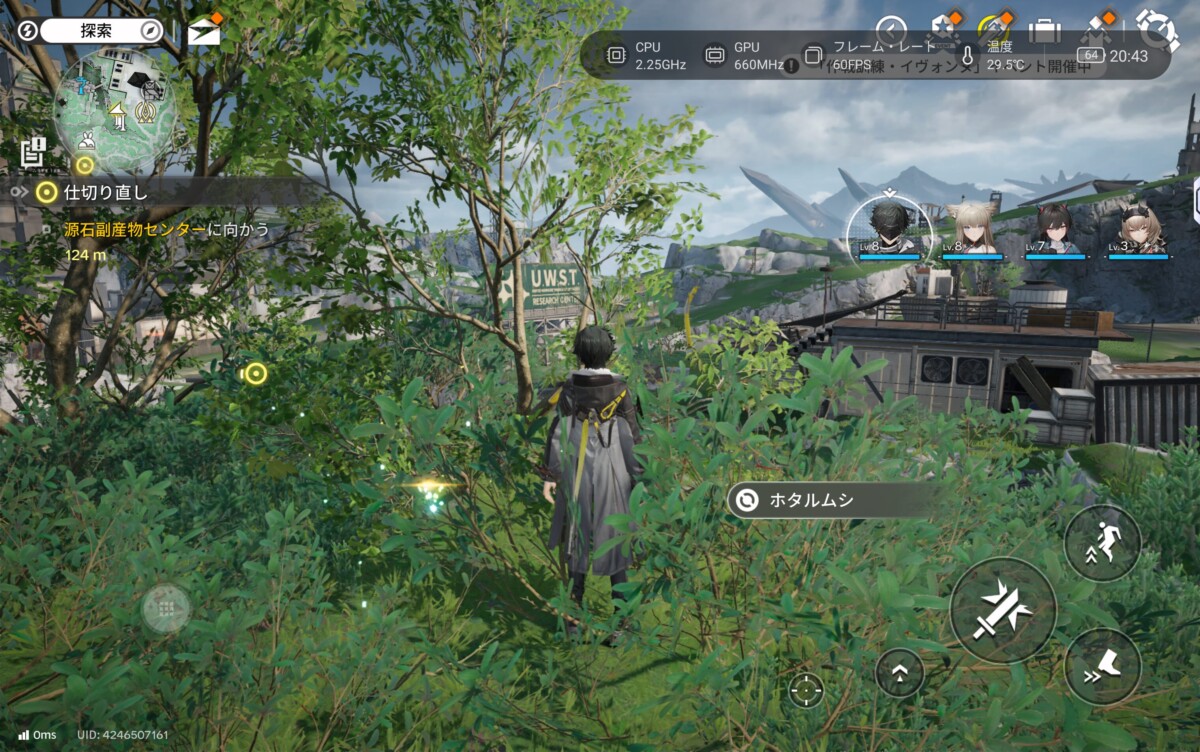Tap the left-arrow collapse circle icon
Image resolution: width=1200 pixels, height=752 pixels.
coord(891,30)
